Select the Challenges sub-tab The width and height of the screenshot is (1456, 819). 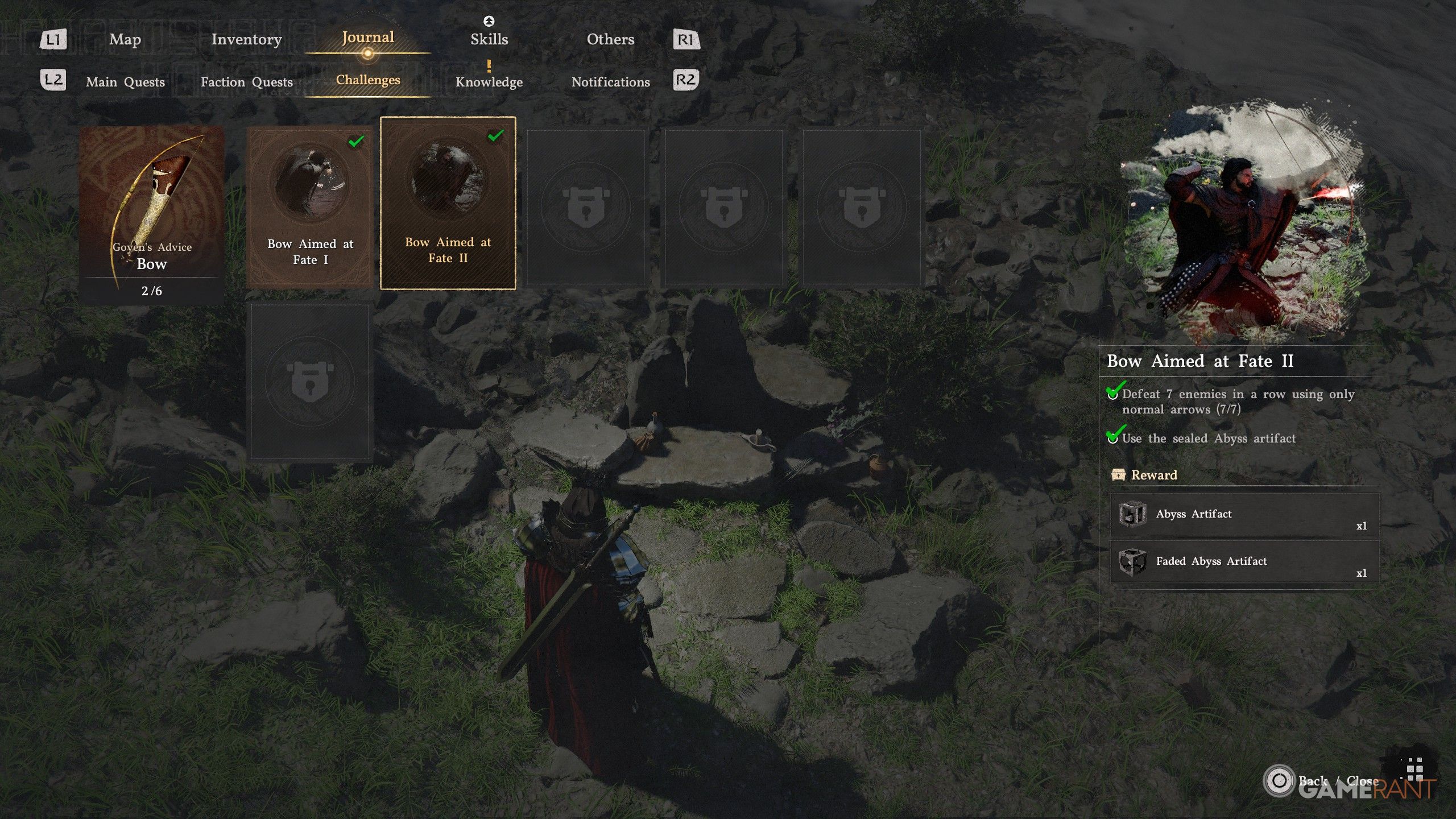(x=368, y=80)
